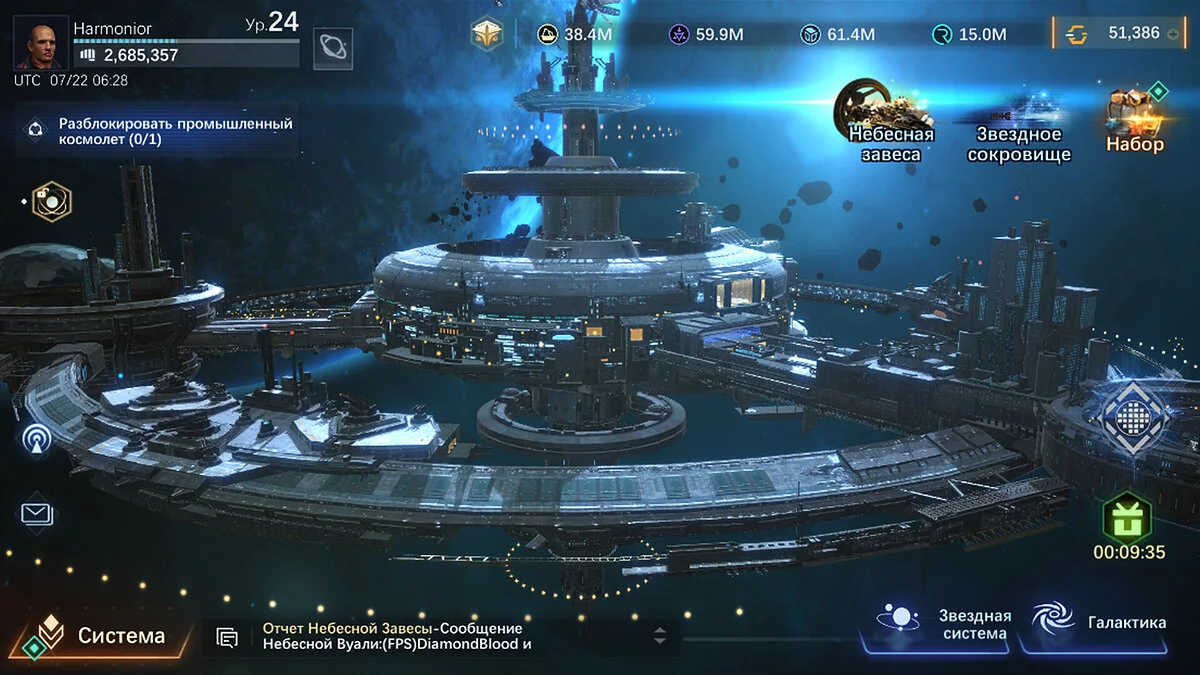Add more gold premium currency
This screenshot has height=675, width=1200.
(1173, 34)
